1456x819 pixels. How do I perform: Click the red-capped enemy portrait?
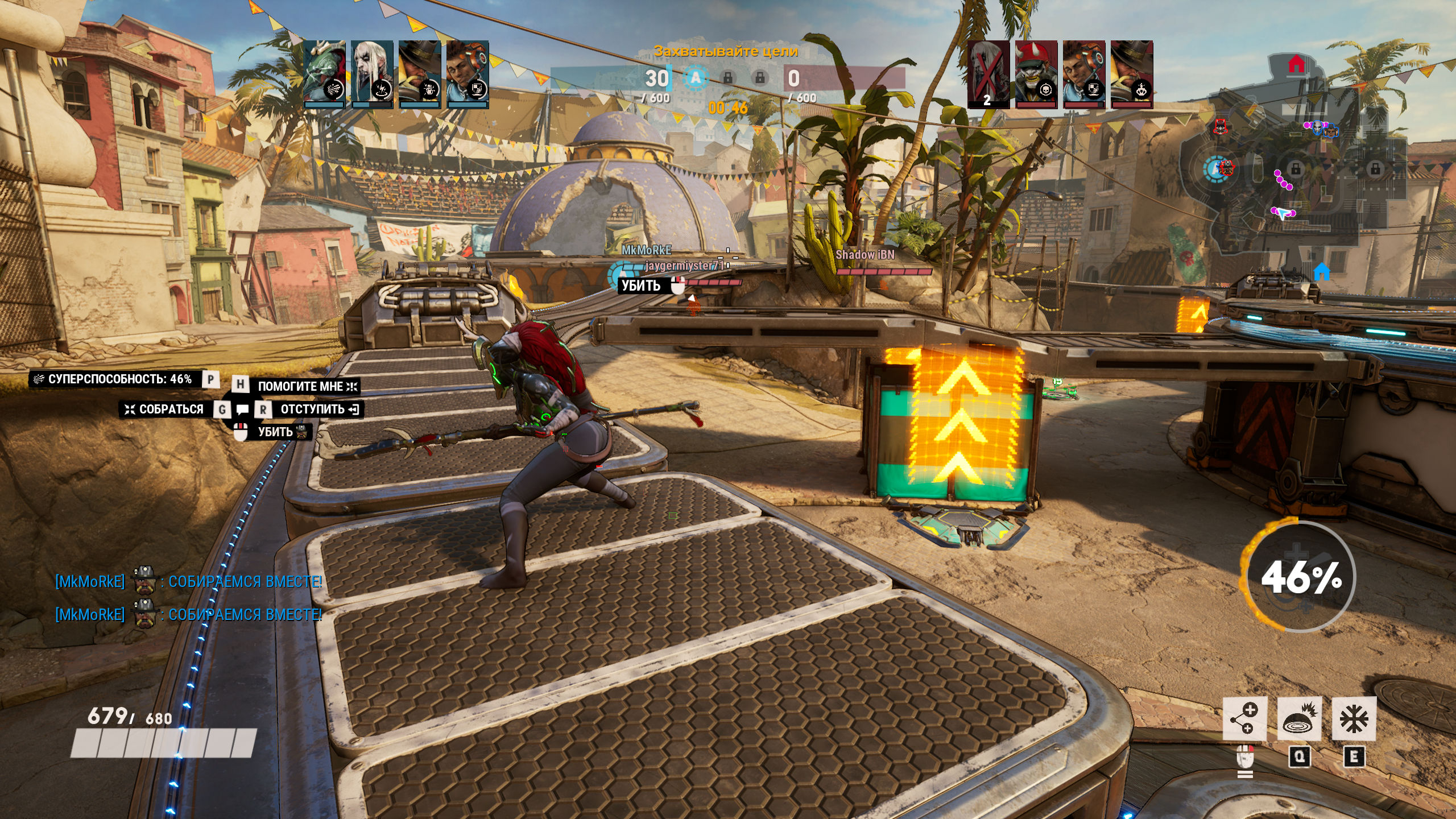1036,74
